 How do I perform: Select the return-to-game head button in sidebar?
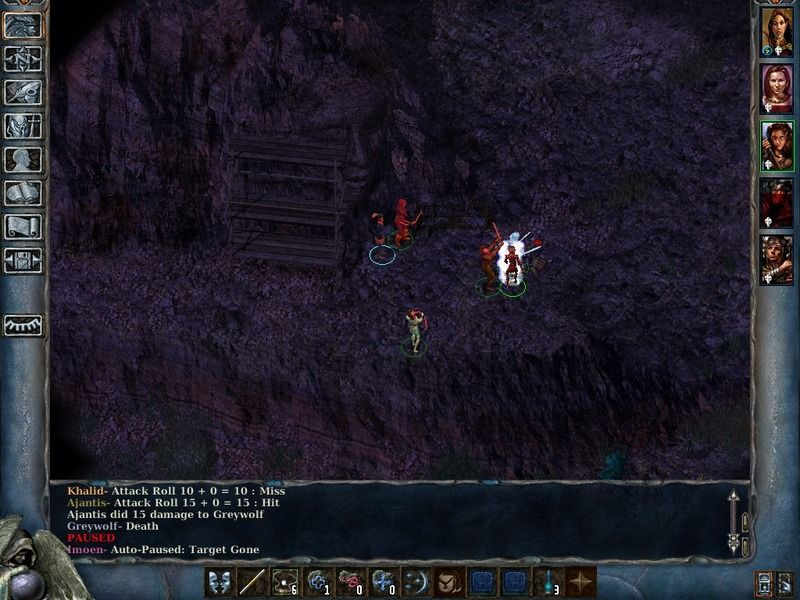[x=24, y=25]
